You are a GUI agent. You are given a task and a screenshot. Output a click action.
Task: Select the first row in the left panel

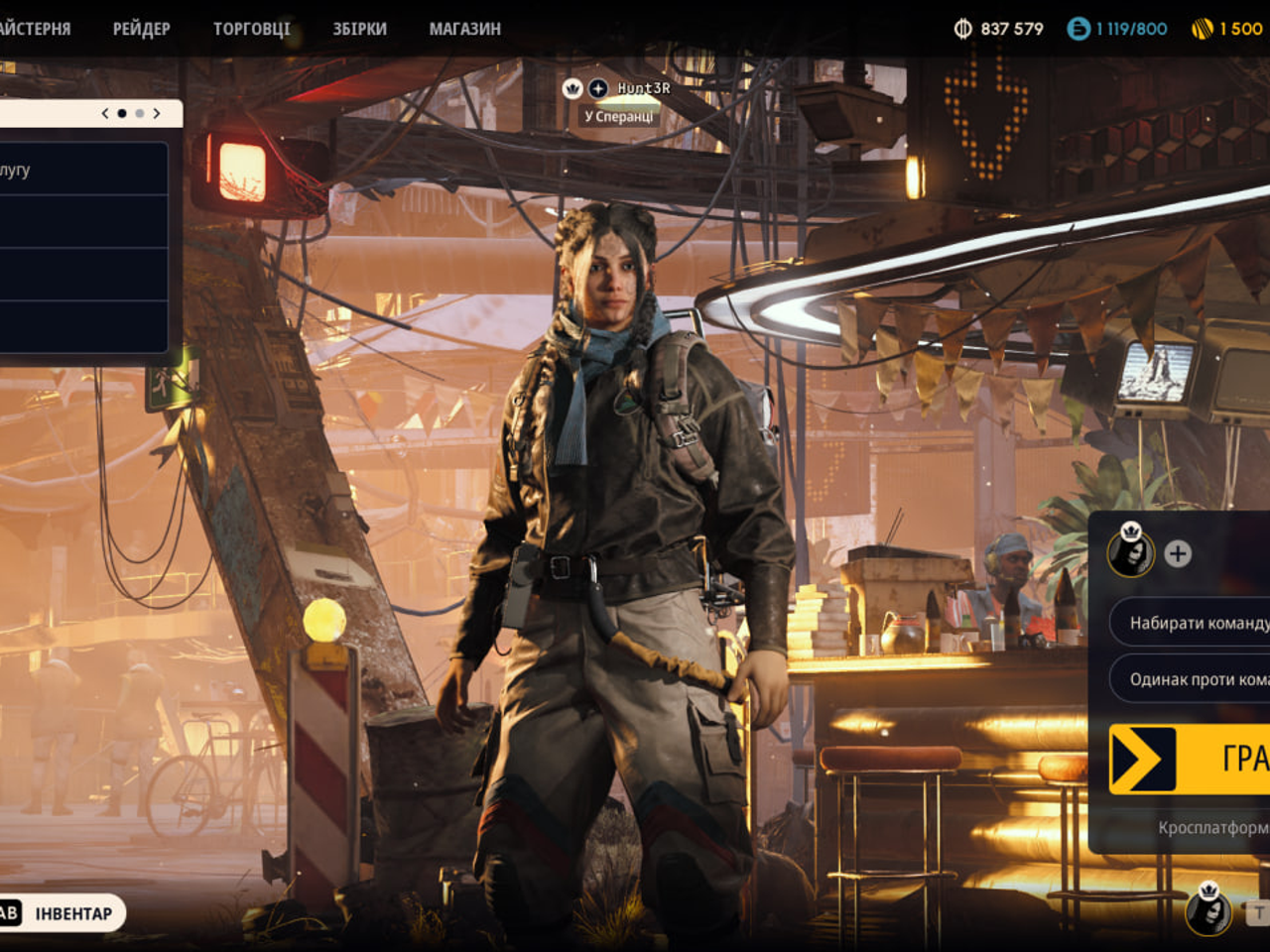[x=83, y=170]
